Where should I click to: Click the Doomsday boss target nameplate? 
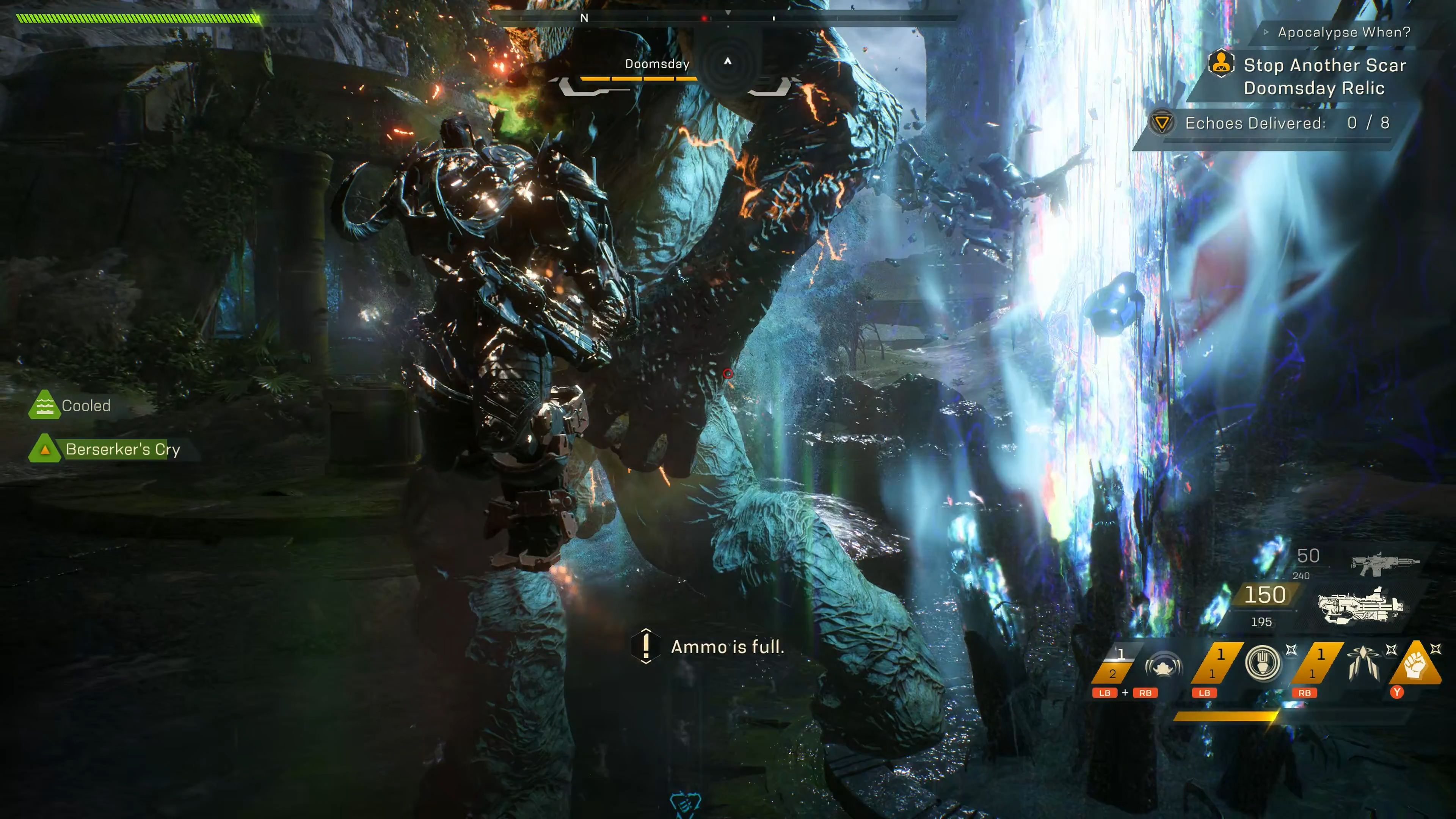click(x=657, y=64)
